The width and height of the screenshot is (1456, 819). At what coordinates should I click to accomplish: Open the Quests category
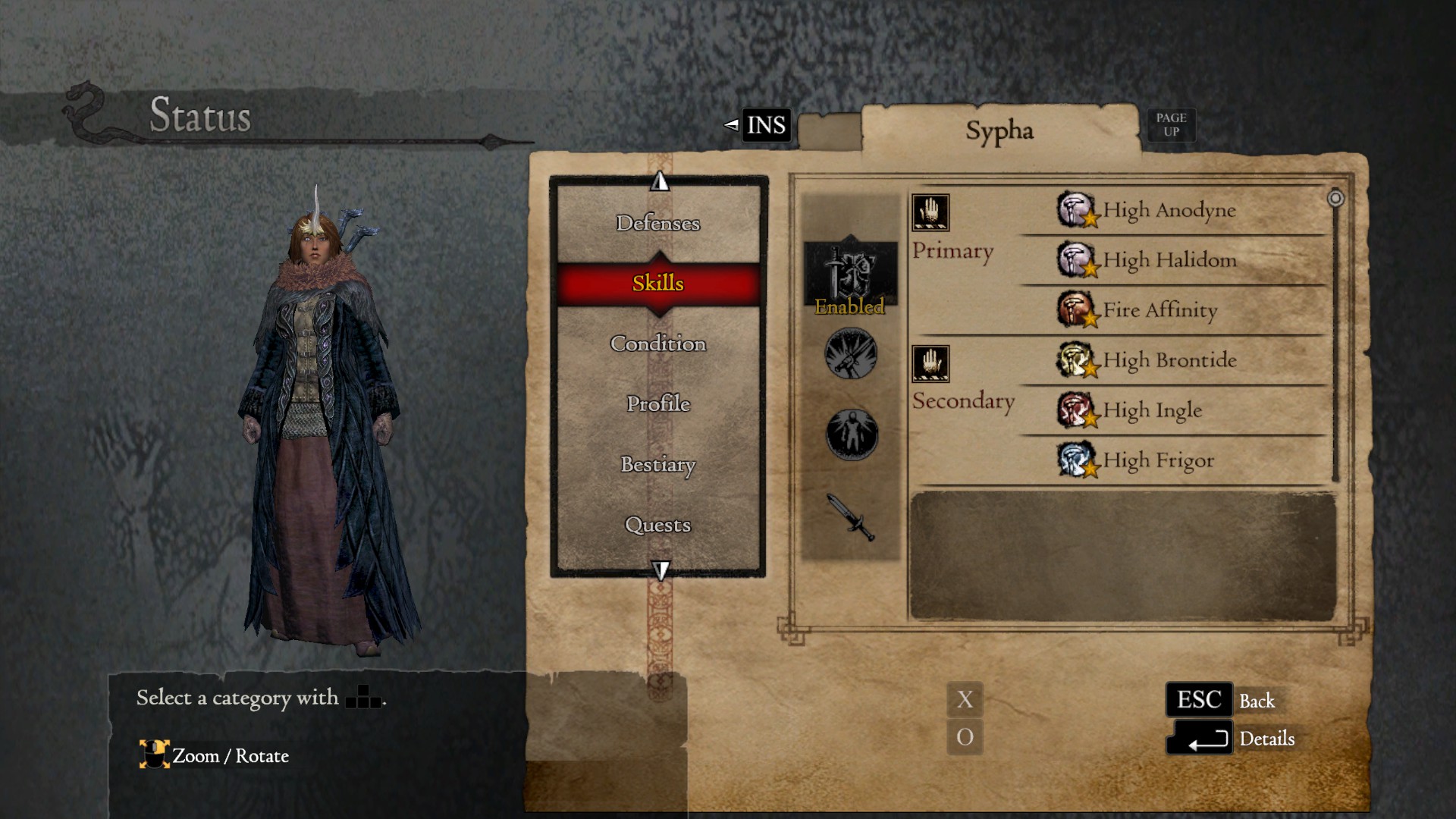pyautogui.click(x=657, y=525)
